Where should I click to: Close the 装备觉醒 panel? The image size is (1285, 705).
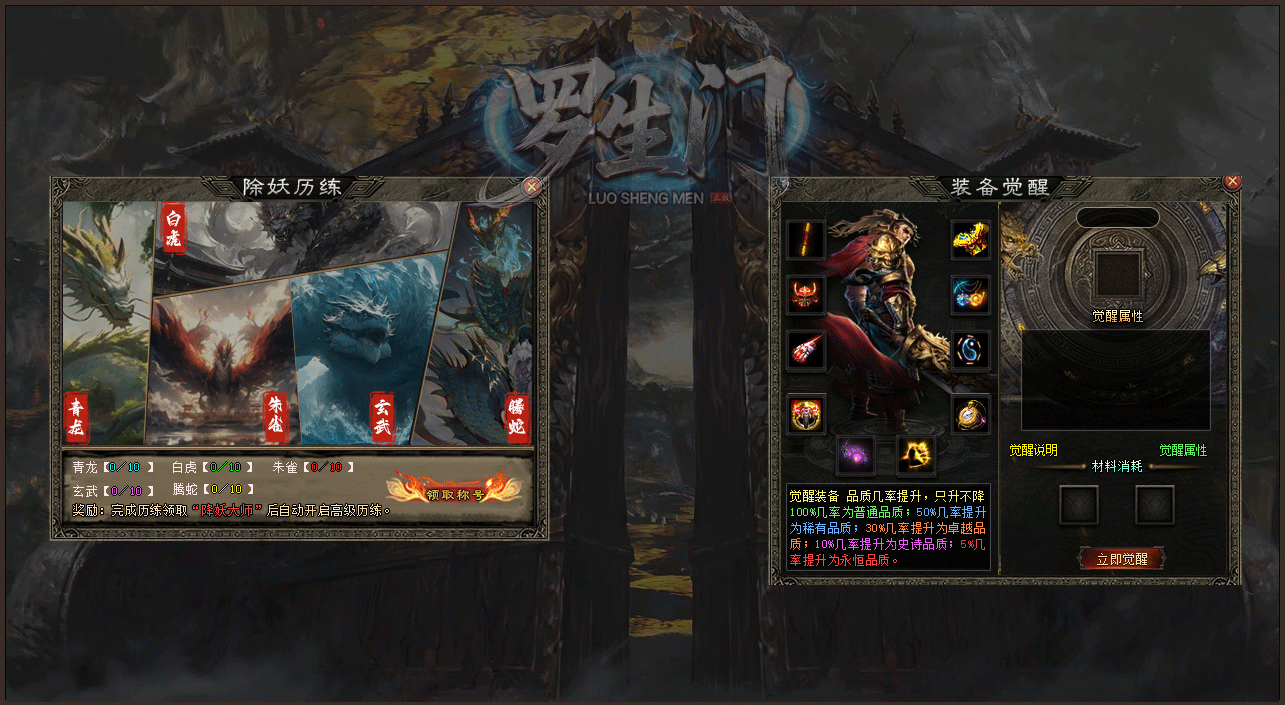1232,181
